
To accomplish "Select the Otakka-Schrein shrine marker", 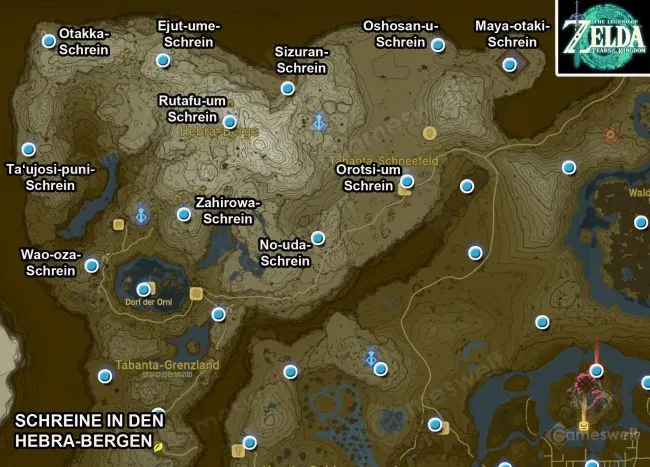I will (48, 41).
